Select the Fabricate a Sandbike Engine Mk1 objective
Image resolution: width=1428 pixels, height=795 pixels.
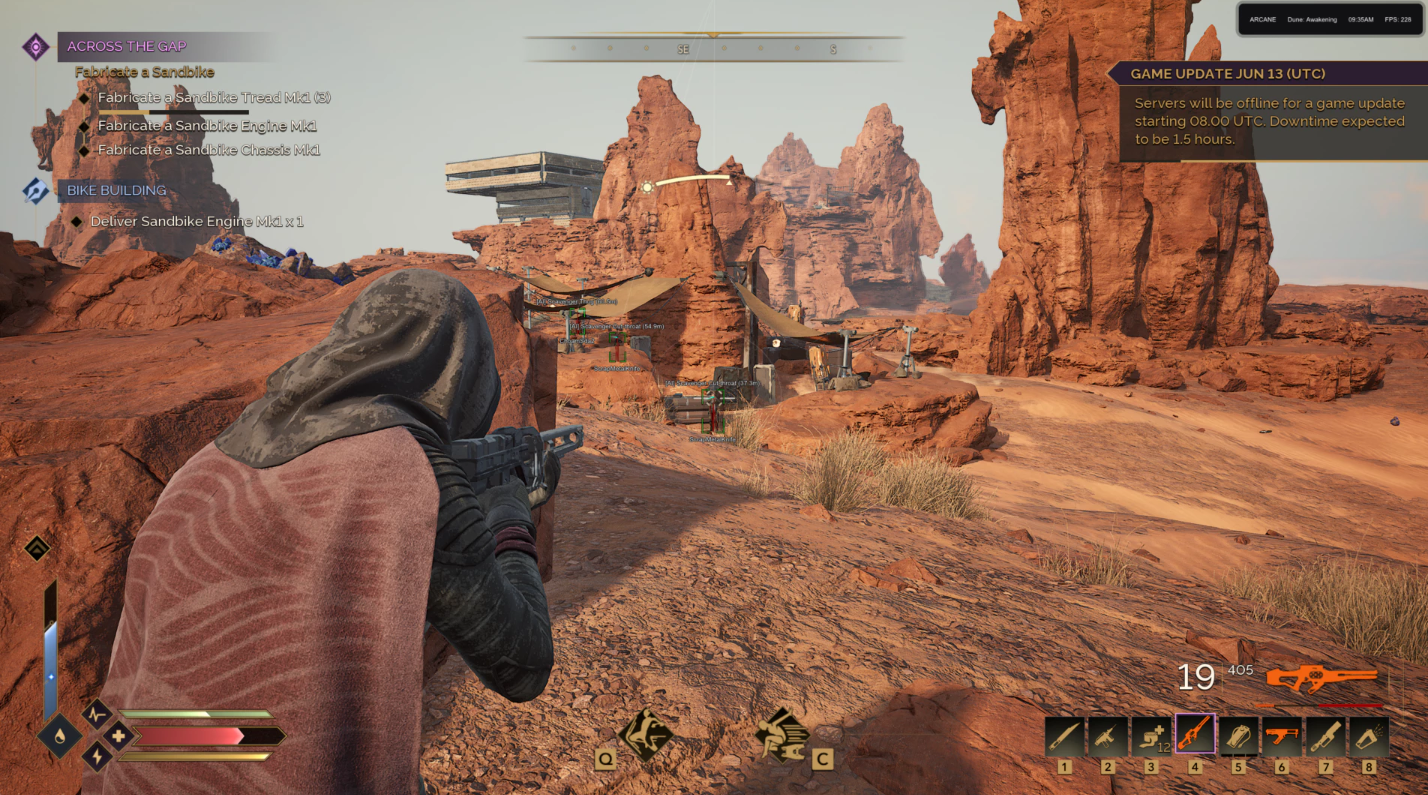207,126
